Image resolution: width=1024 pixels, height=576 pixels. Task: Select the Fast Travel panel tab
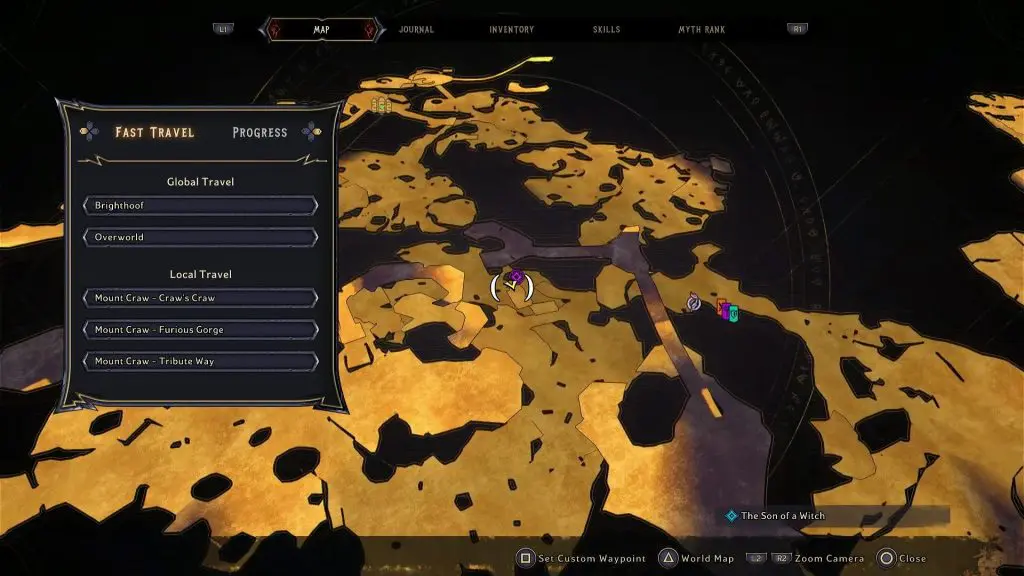point(155,132)
